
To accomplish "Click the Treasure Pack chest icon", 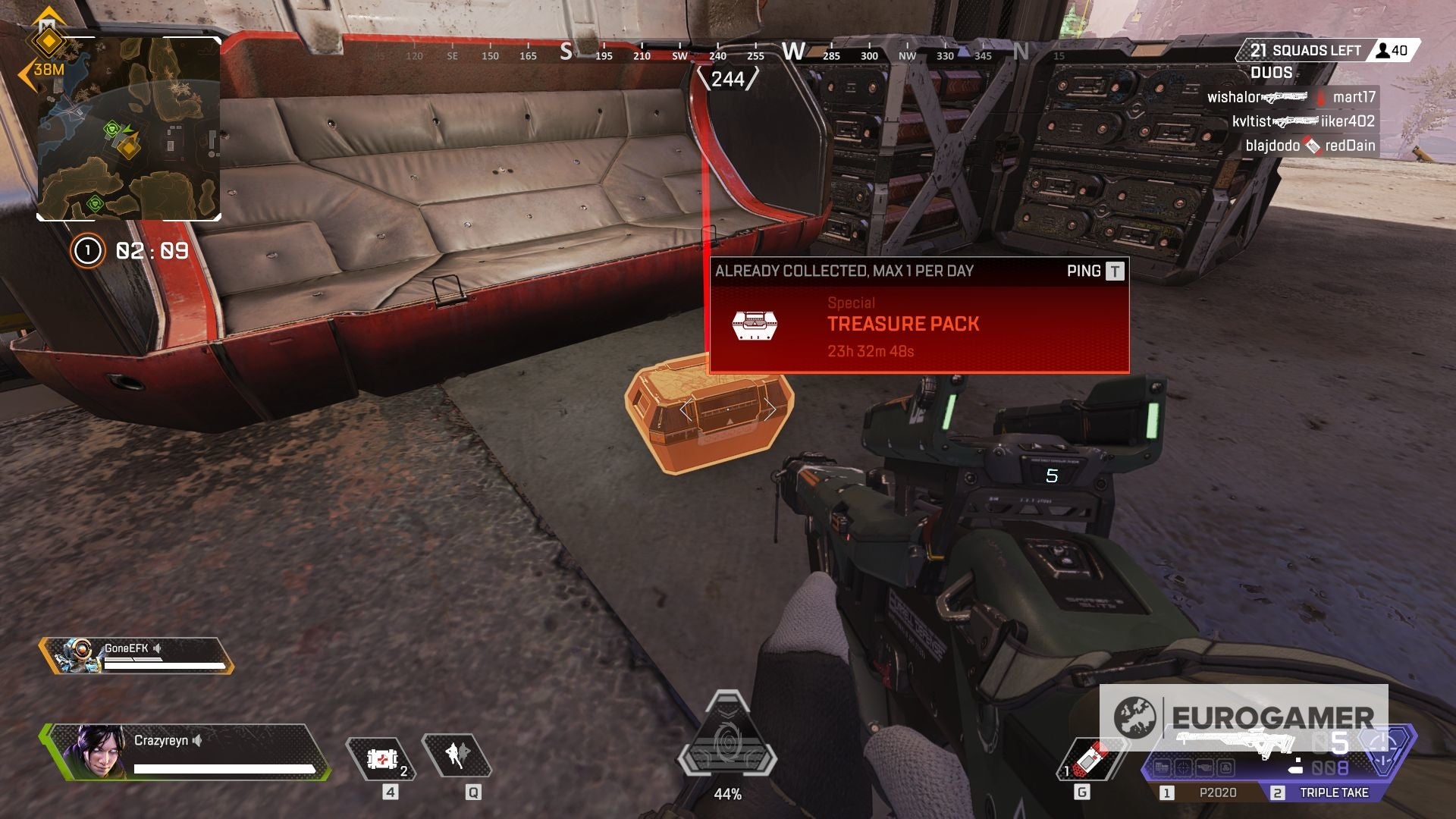I will point(755,324).
